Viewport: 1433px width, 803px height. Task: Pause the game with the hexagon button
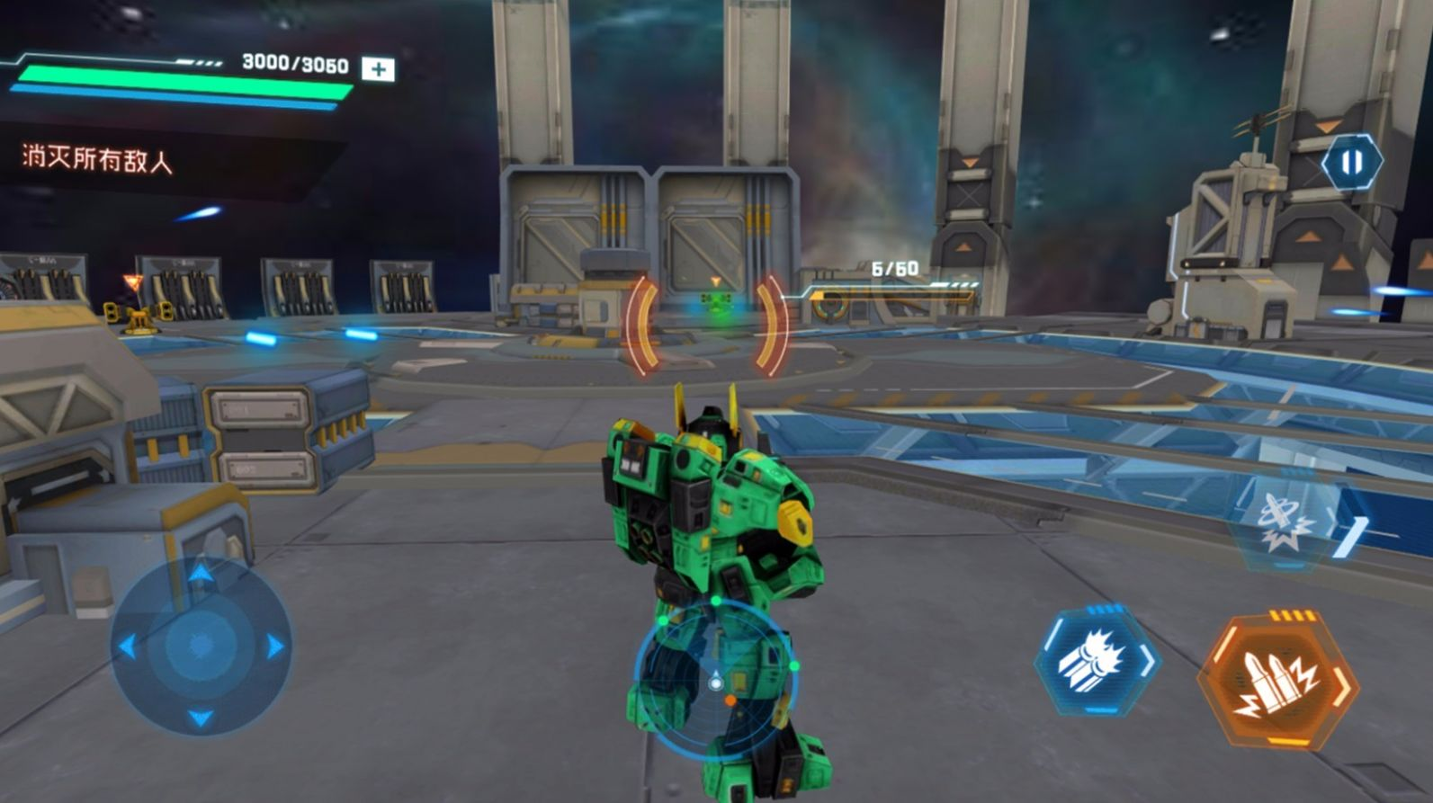[1351, 162]
